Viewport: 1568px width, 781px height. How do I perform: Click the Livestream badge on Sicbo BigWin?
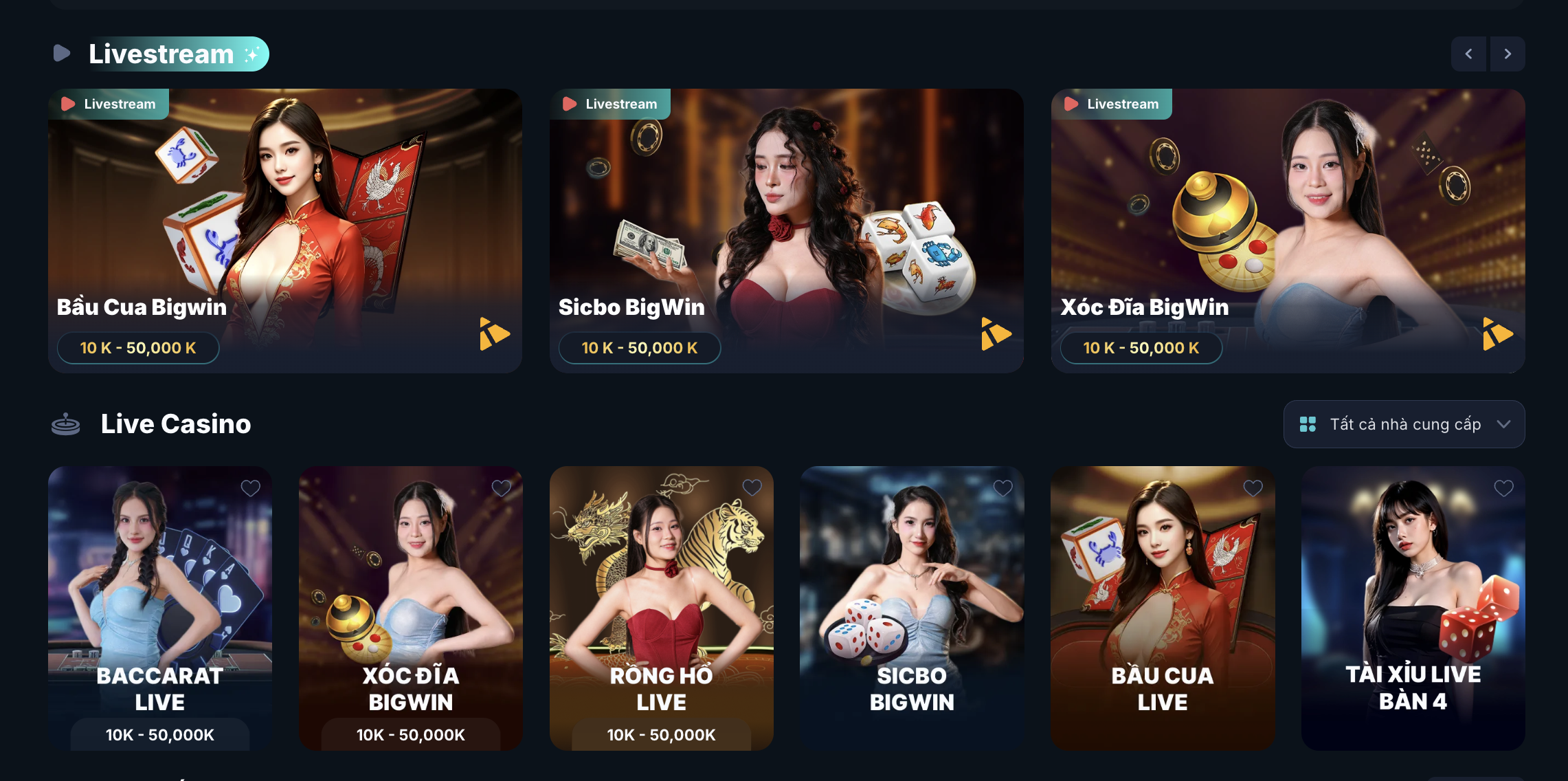(x=610, y=104)
